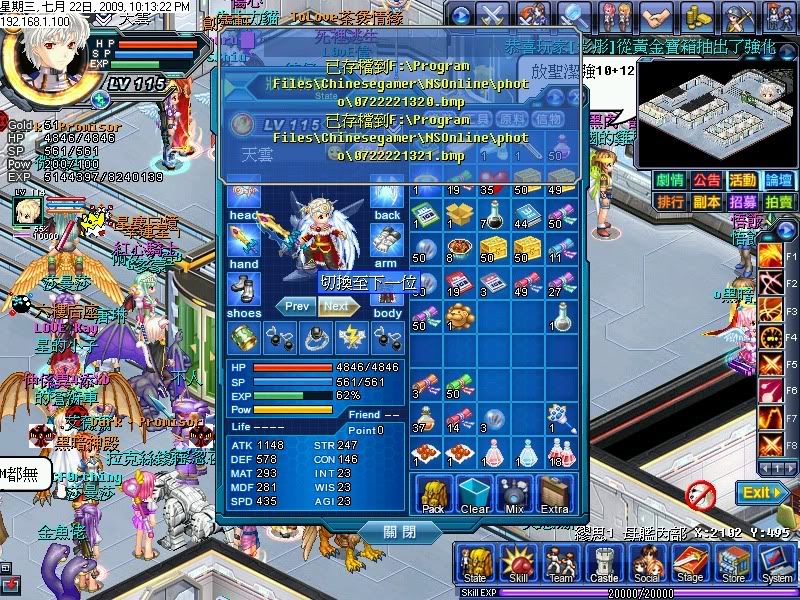
Task: Open the 拍賣 auction button
Action: coord(778,201)
